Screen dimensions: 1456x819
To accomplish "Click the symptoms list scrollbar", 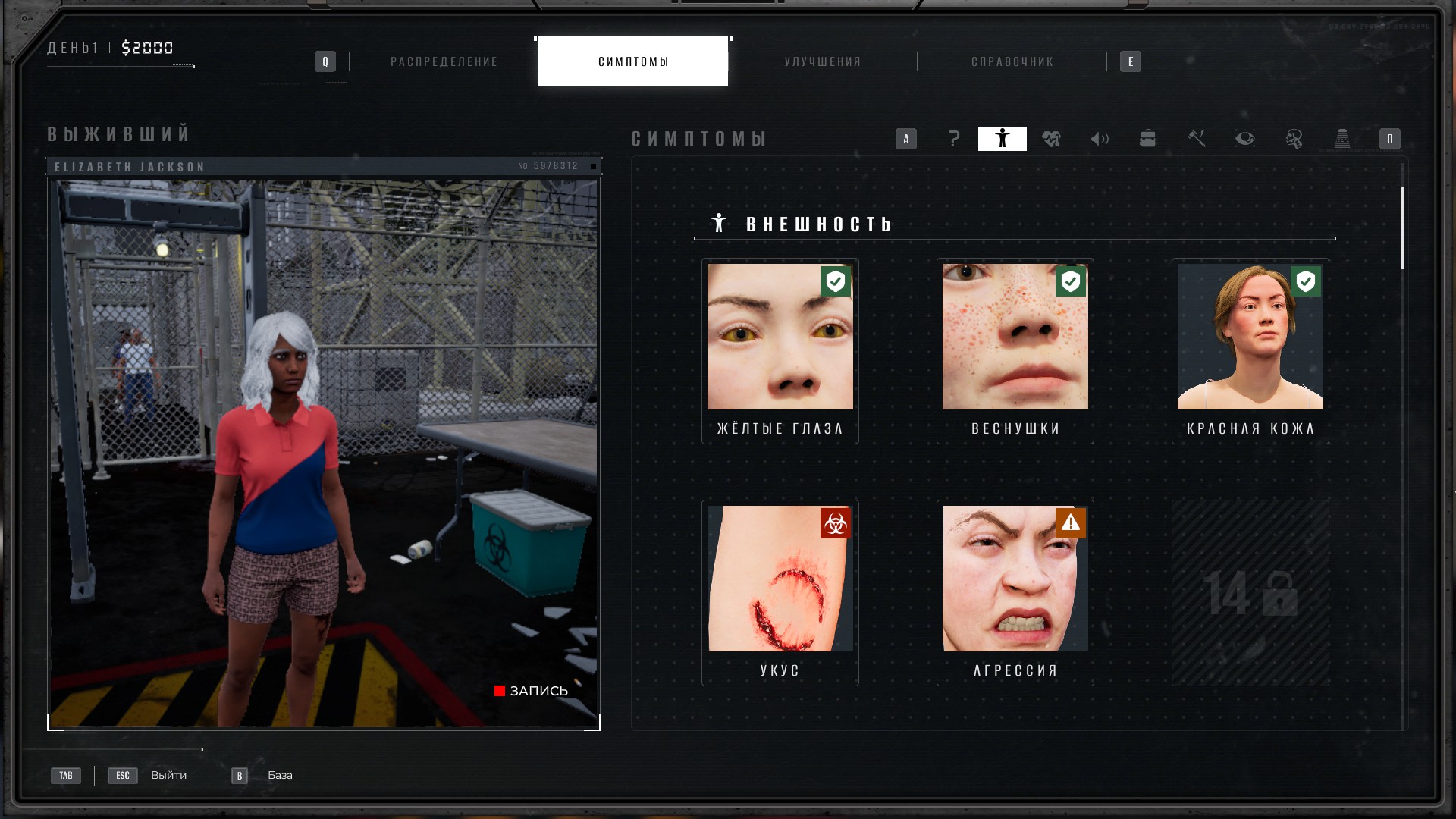I will [1402, 228].
